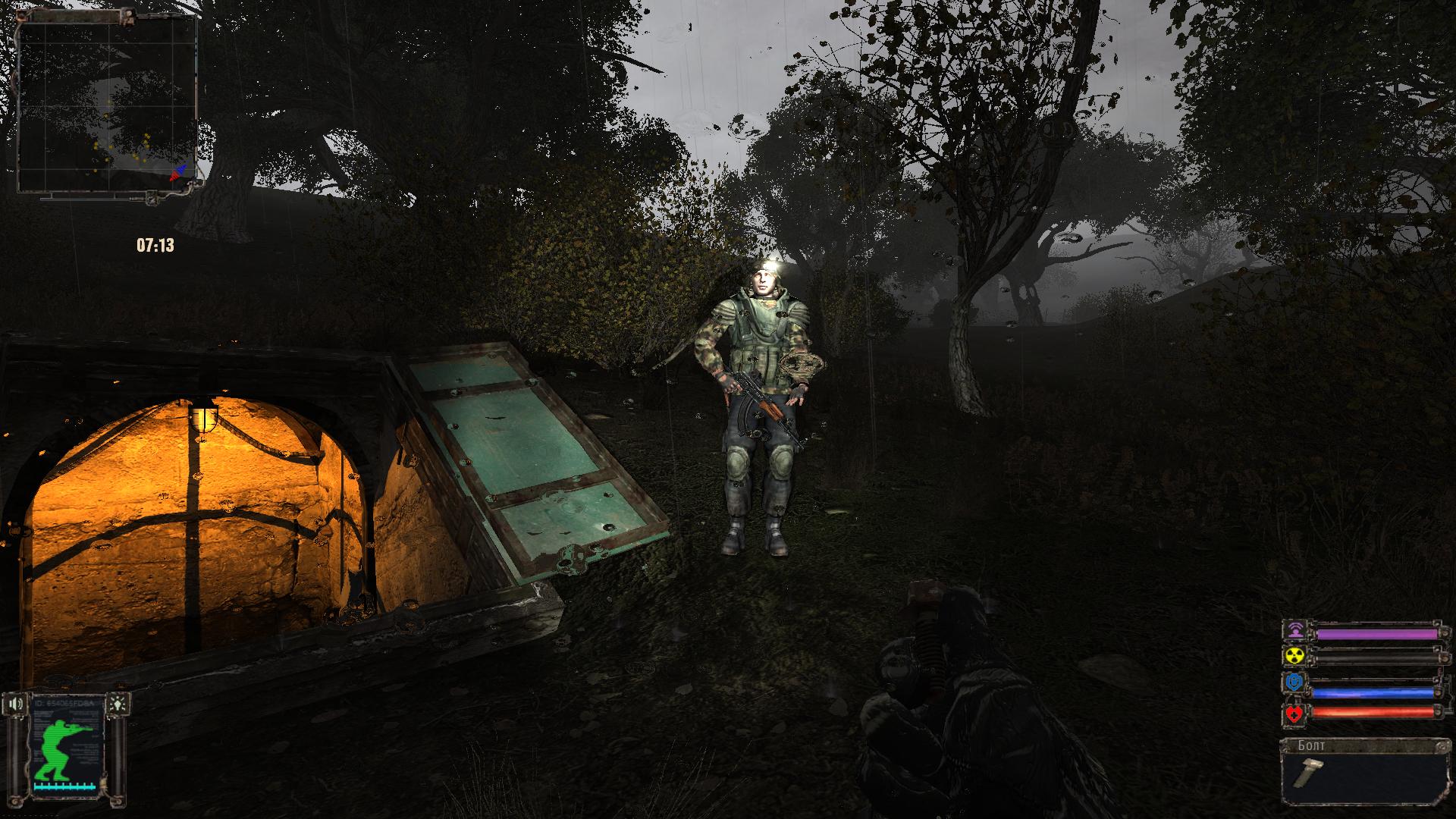Click the speaker noise indicator icon
The width and height of the screenshot is (1456, 819).
[17, 704]
